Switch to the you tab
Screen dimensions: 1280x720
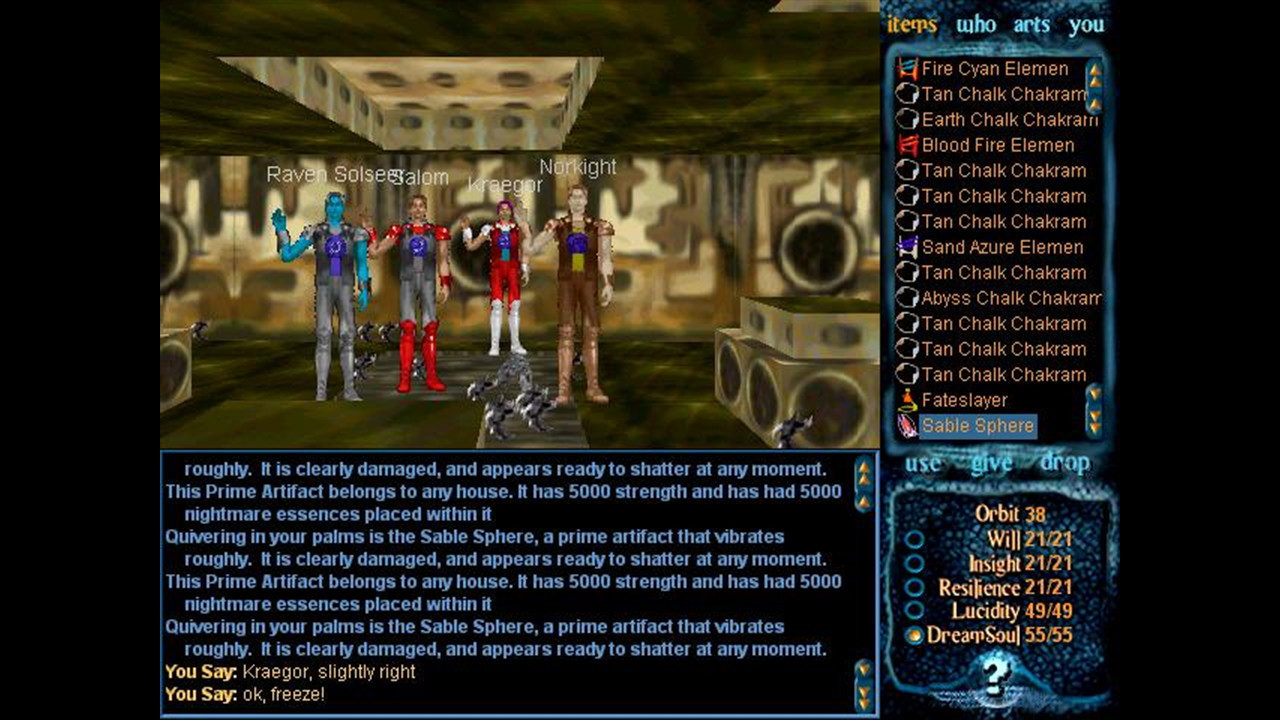pyautogui.click(x=1086, y=25)
